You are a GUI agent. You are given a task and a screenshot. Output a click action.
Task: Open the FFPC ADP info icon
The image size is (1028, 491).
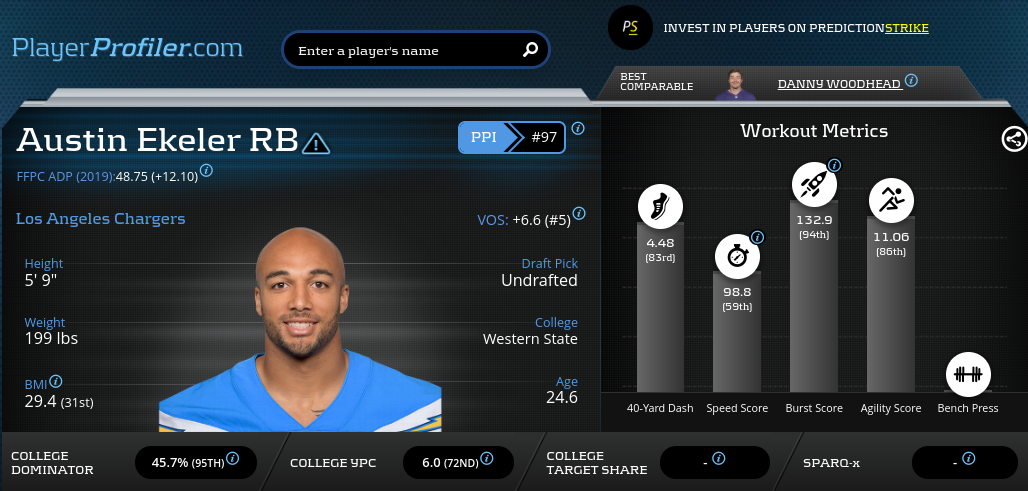click(x=206, y=171)
